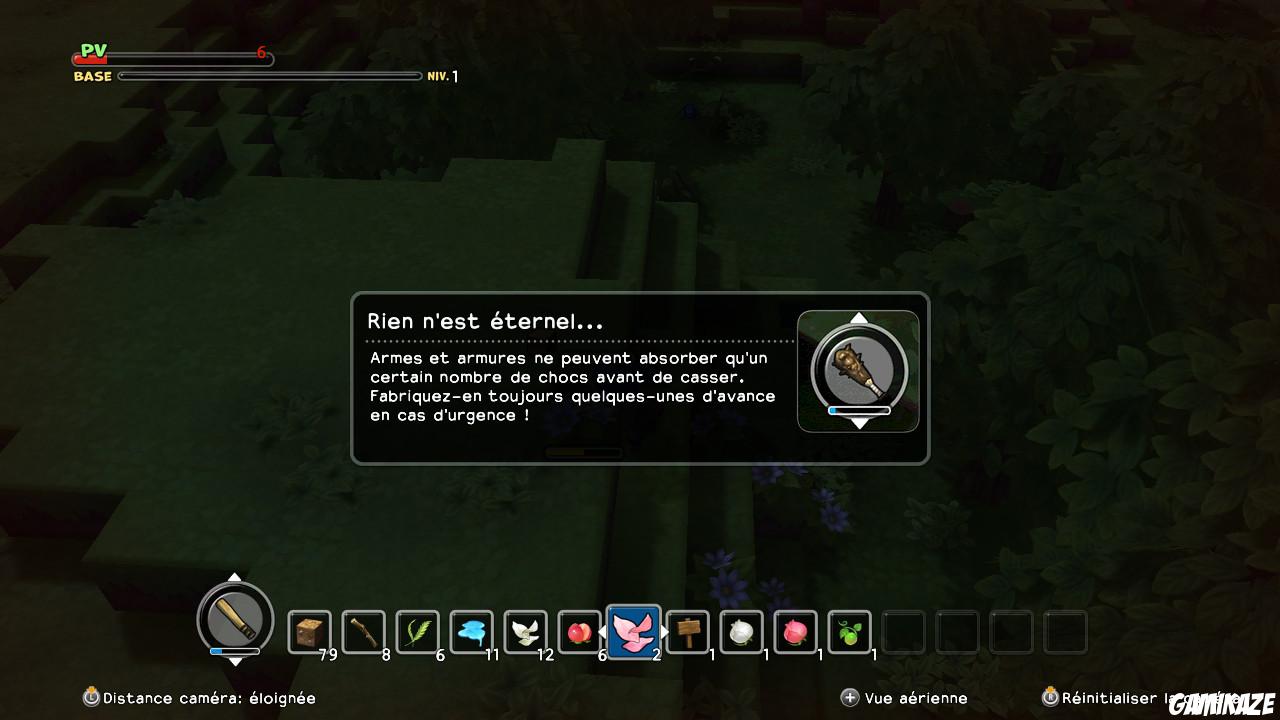Click the weapon durability bar in the dialog
This screenshot has height=720, width=1280.
(x=858, y=409)
